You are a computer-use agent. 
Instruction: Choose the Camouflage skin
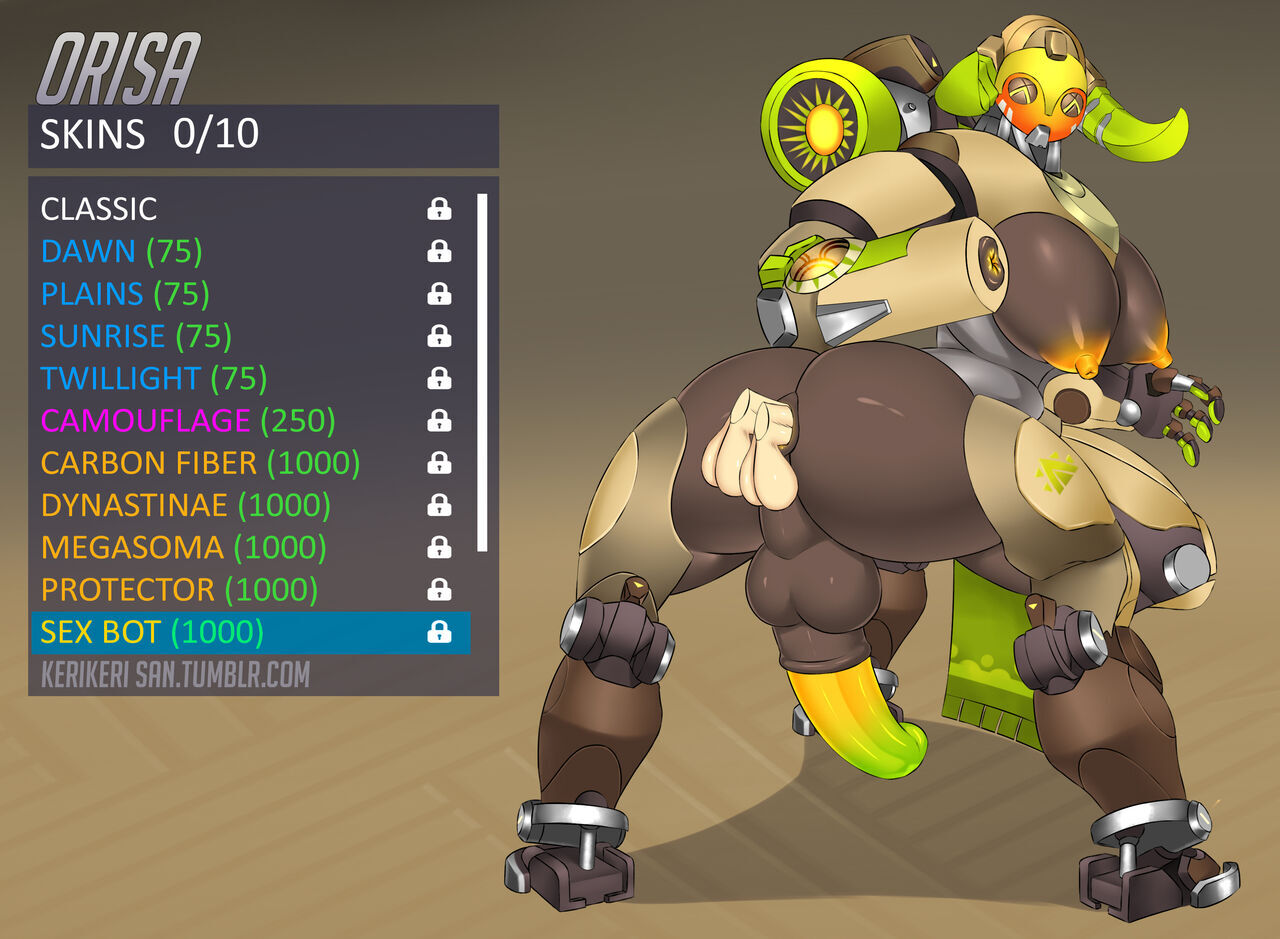coord(188,421)
